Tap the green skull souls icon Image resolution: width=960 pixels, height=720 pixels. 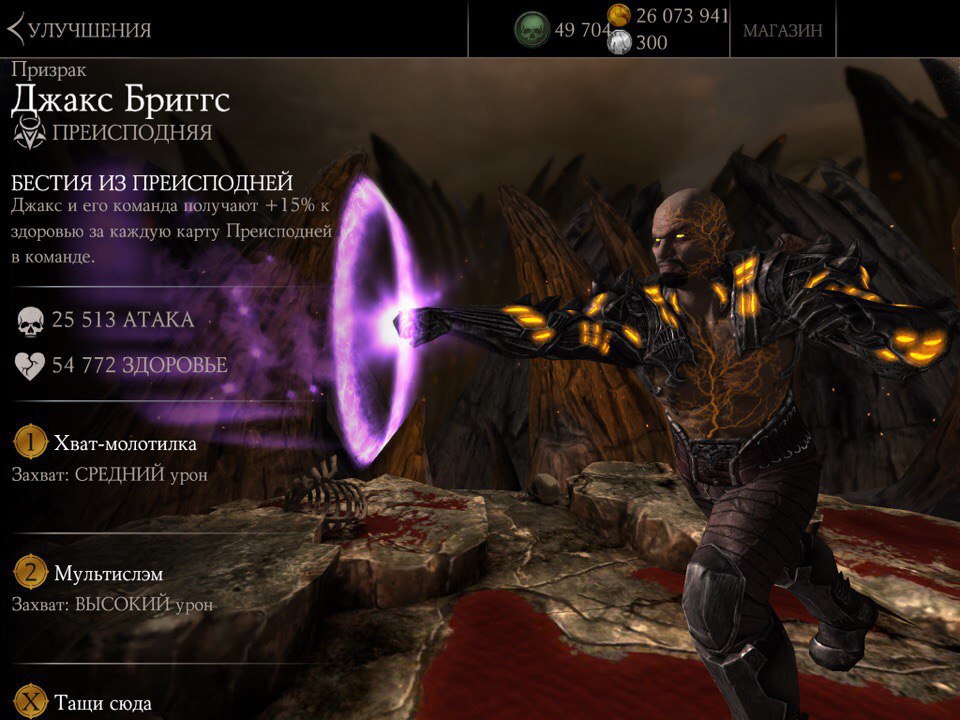point(532,30)
